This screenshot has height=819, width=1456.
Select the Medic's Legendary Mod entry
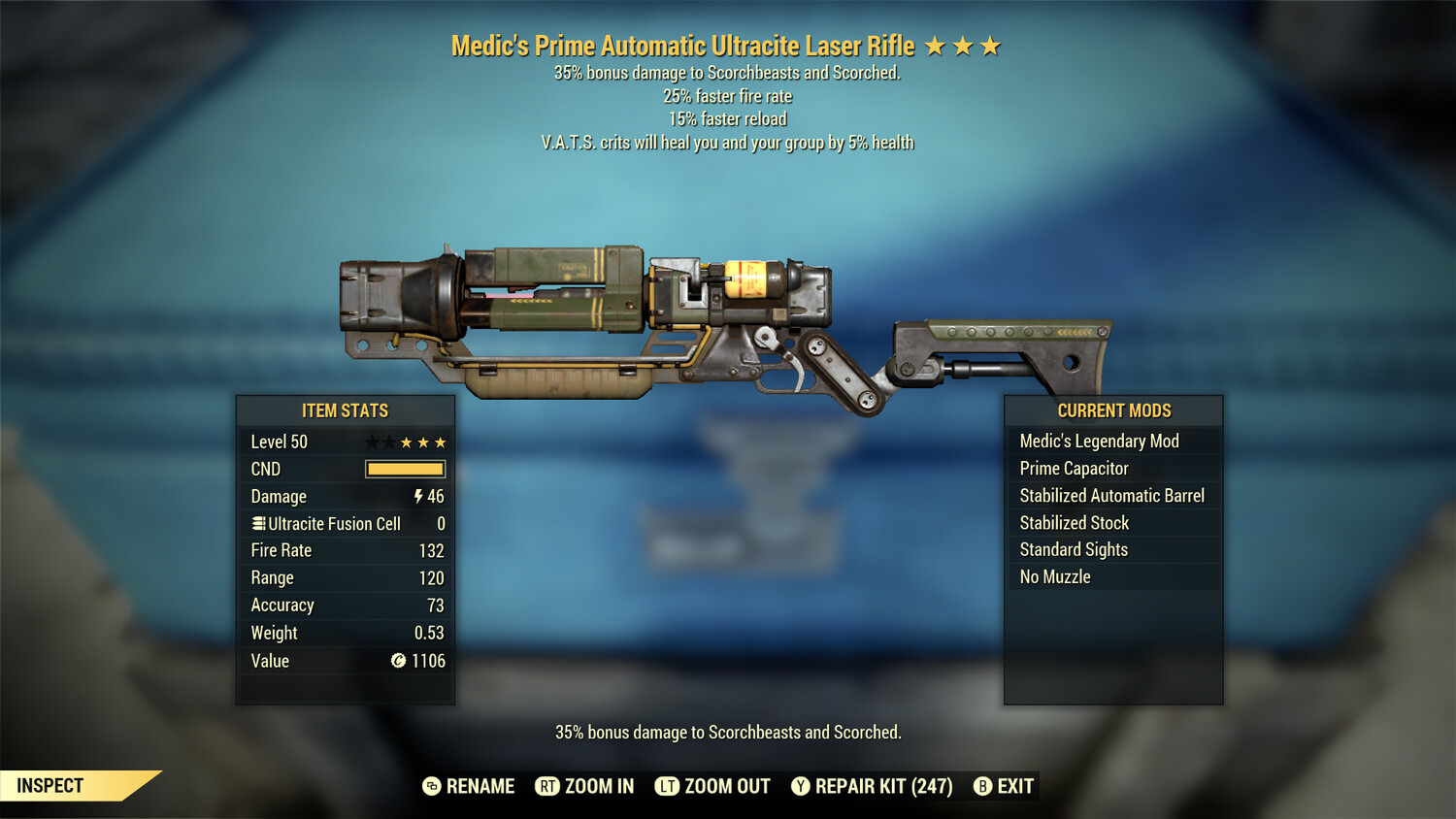(1098, 441)
